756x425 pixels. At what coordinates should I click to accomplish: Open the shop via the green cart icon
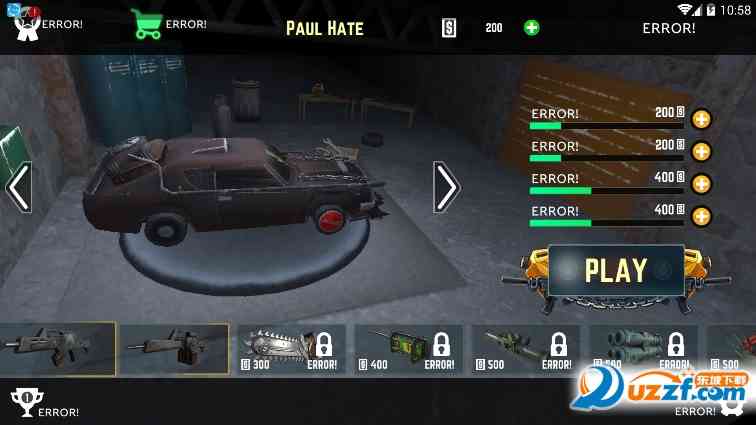146,24
